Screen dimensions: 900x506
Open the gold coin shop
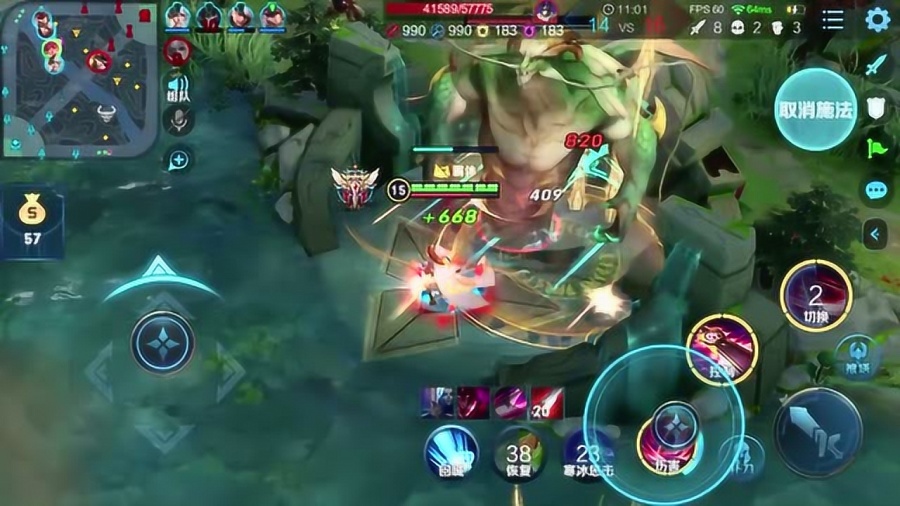(31, 218)
